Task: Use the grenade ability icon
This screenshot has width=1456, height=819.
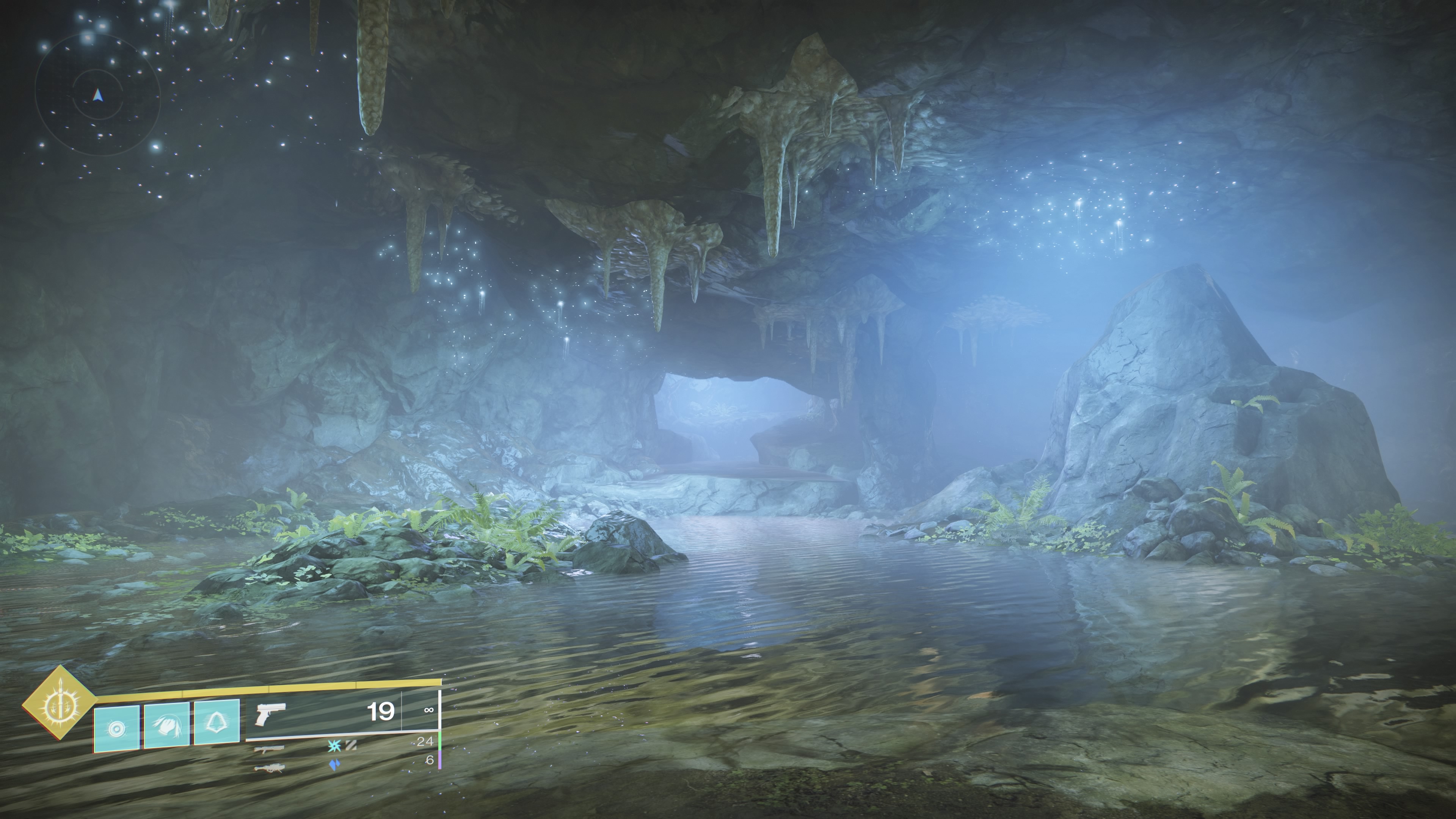Action: pos(116,728)
